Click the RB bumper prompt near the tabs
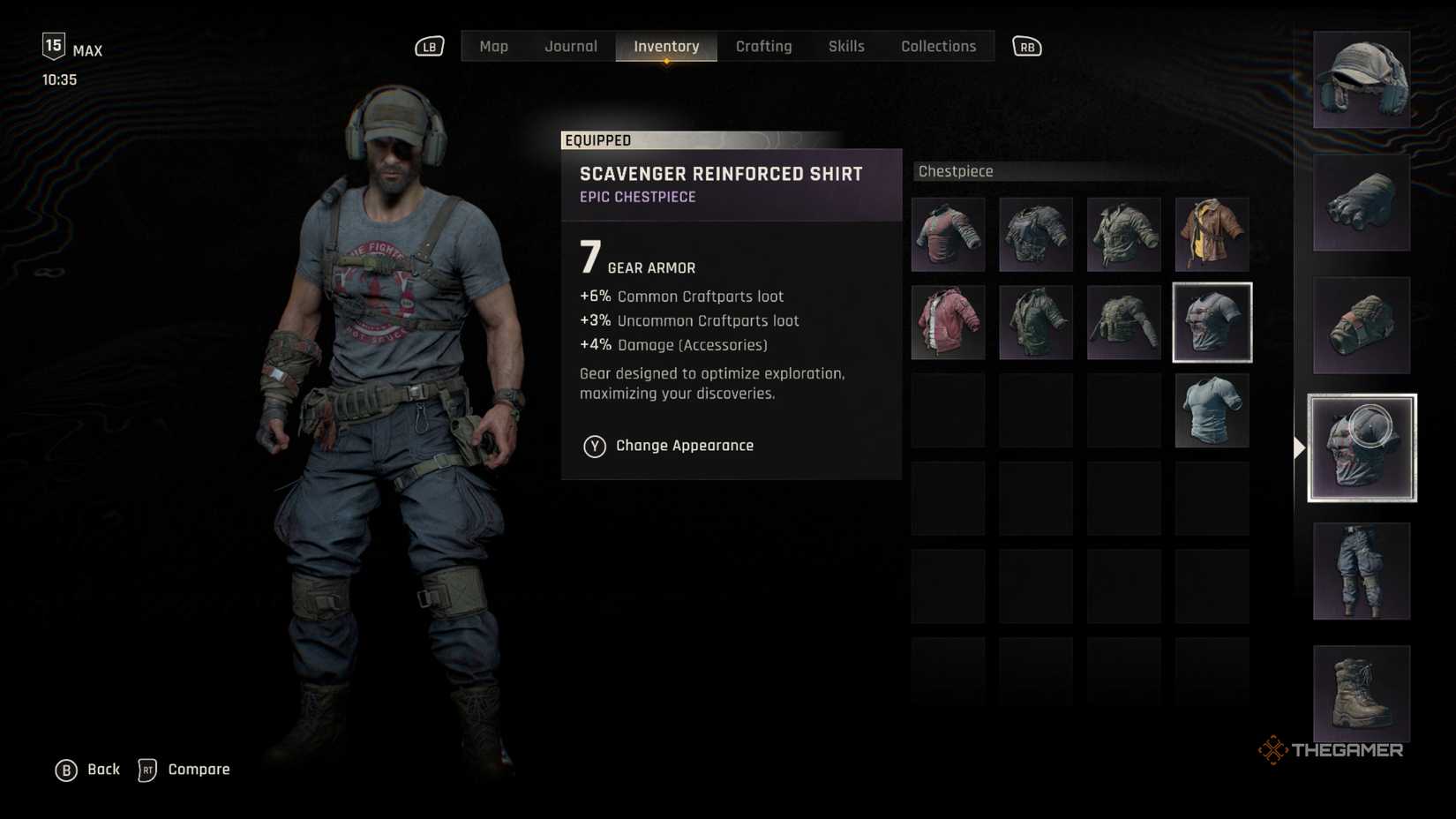 tap(1026, 46)
